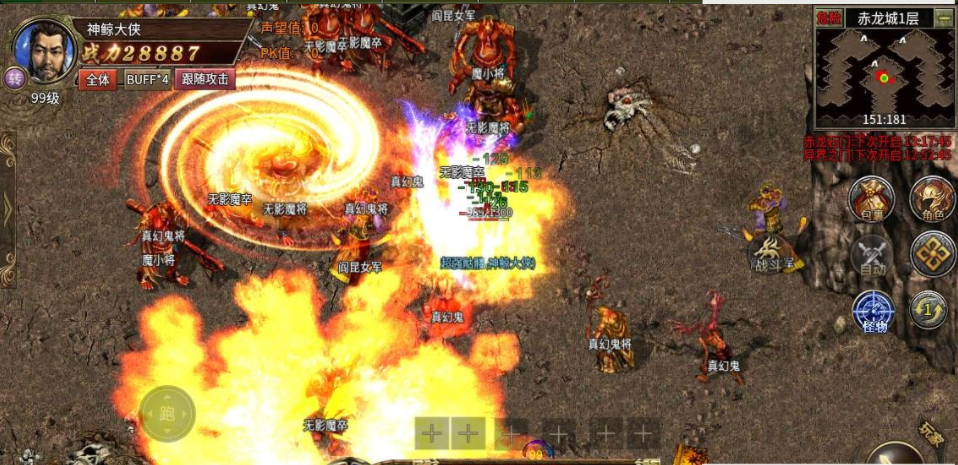Click the circular arrows button numbered 1

930,309
